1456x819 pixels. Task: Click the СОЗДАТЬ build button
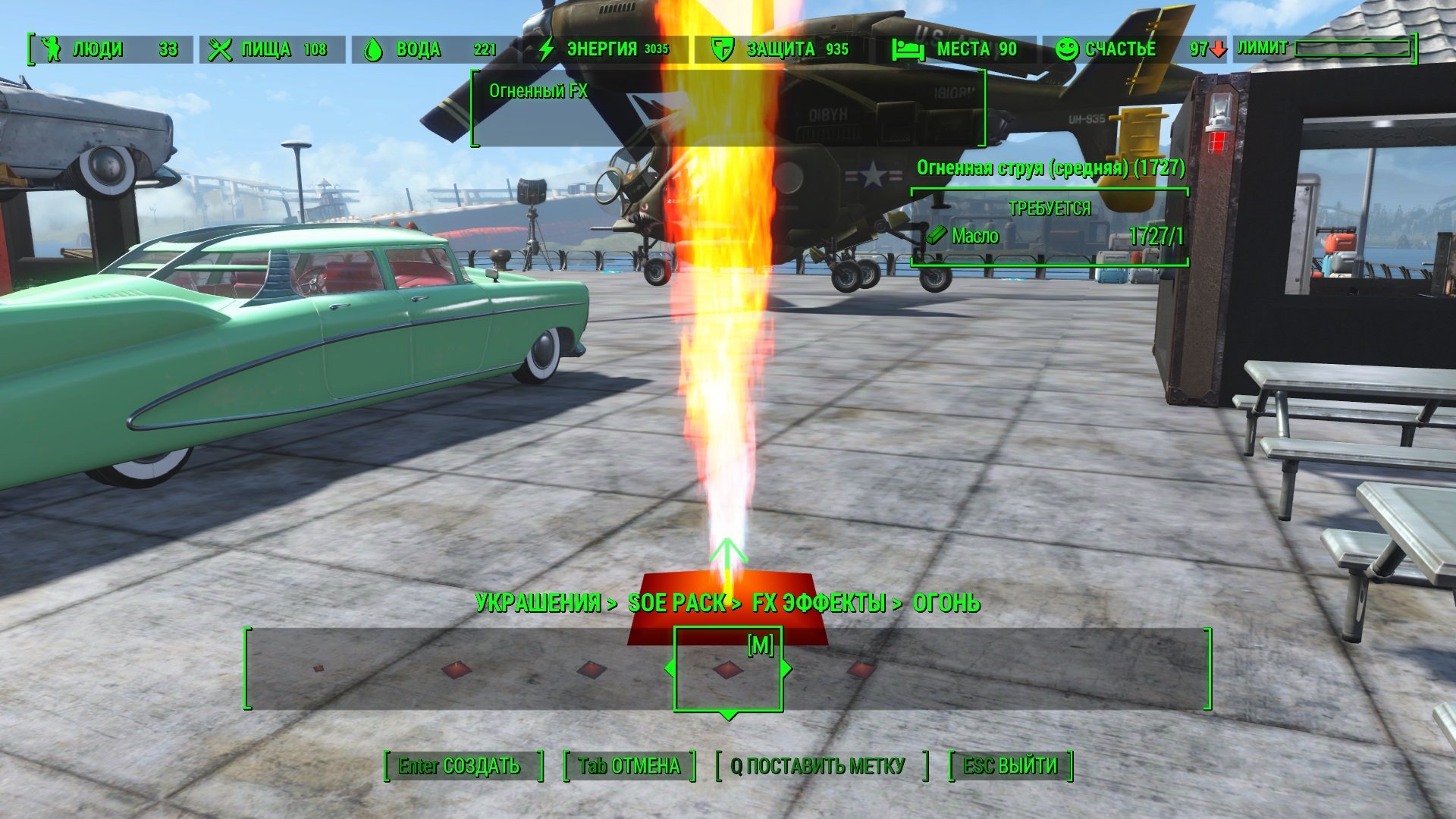pos(463,766)
